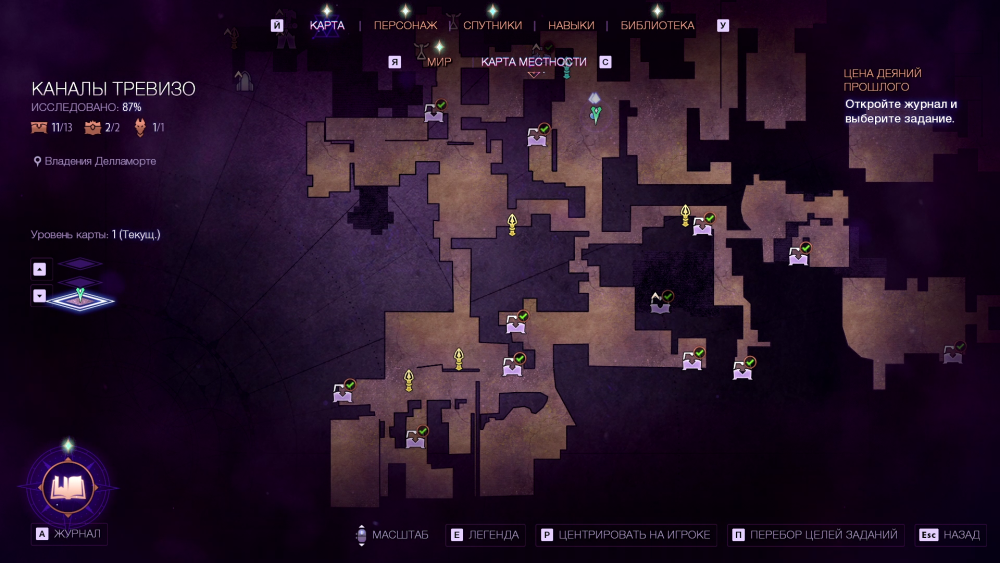Click the map level down arrow
Image resolution: width=1000 pixels, height=563 pixels.
point(40,295)
